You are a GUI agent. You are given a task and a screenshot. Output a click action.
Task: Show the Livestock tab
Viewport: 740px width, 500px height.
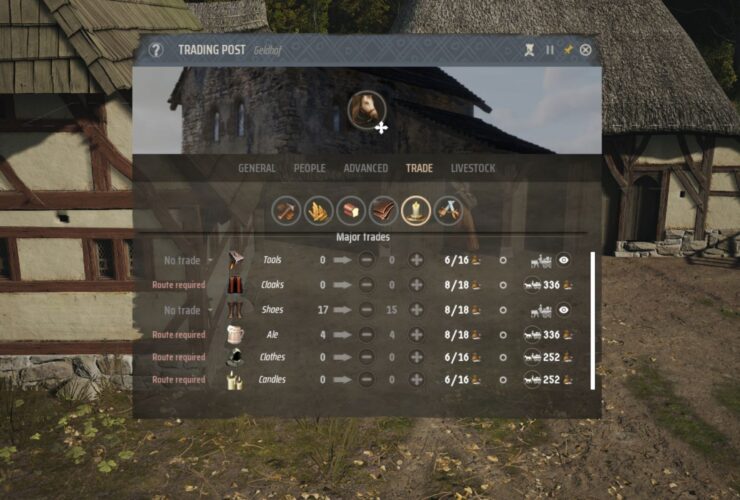point(473,168)
